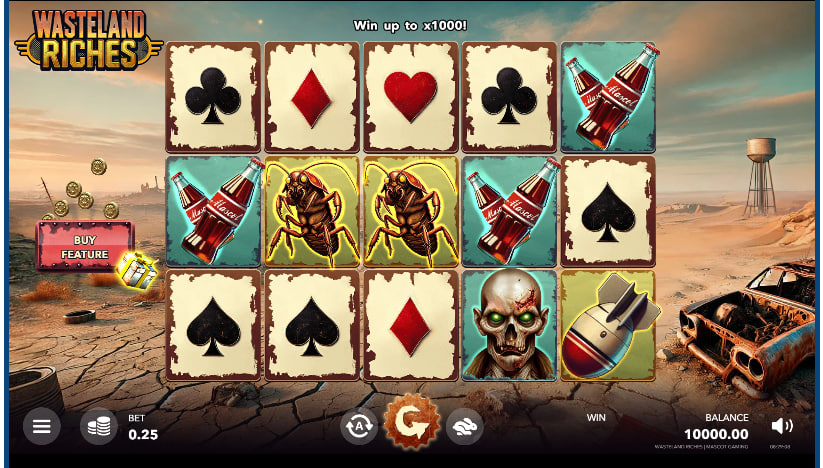Toggle the sound speaker icon
The image size is (823, 468).
[782, 425]
